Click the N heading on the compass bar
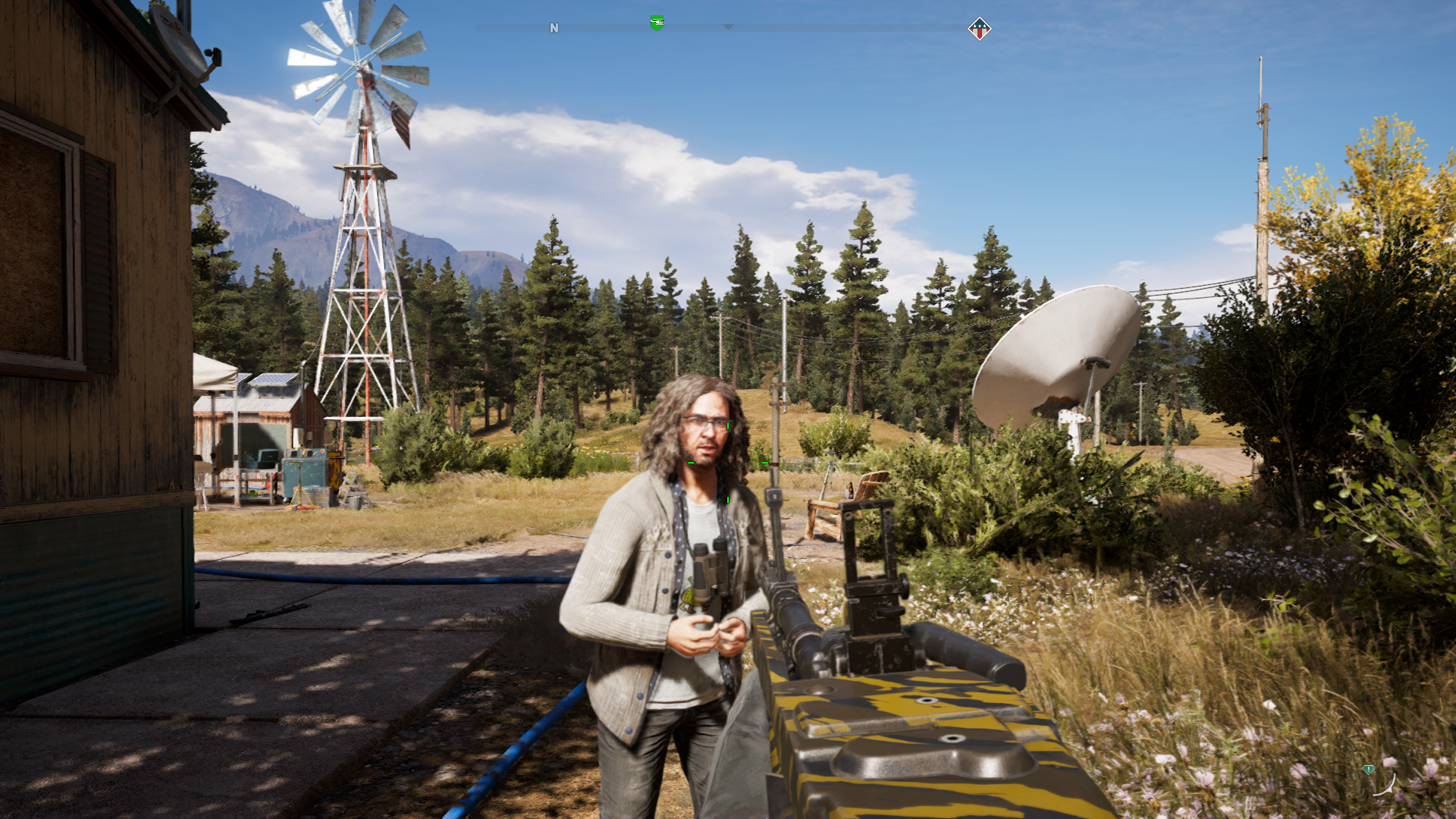Viewport: 1456px width, 819px height. click(554, 28)
